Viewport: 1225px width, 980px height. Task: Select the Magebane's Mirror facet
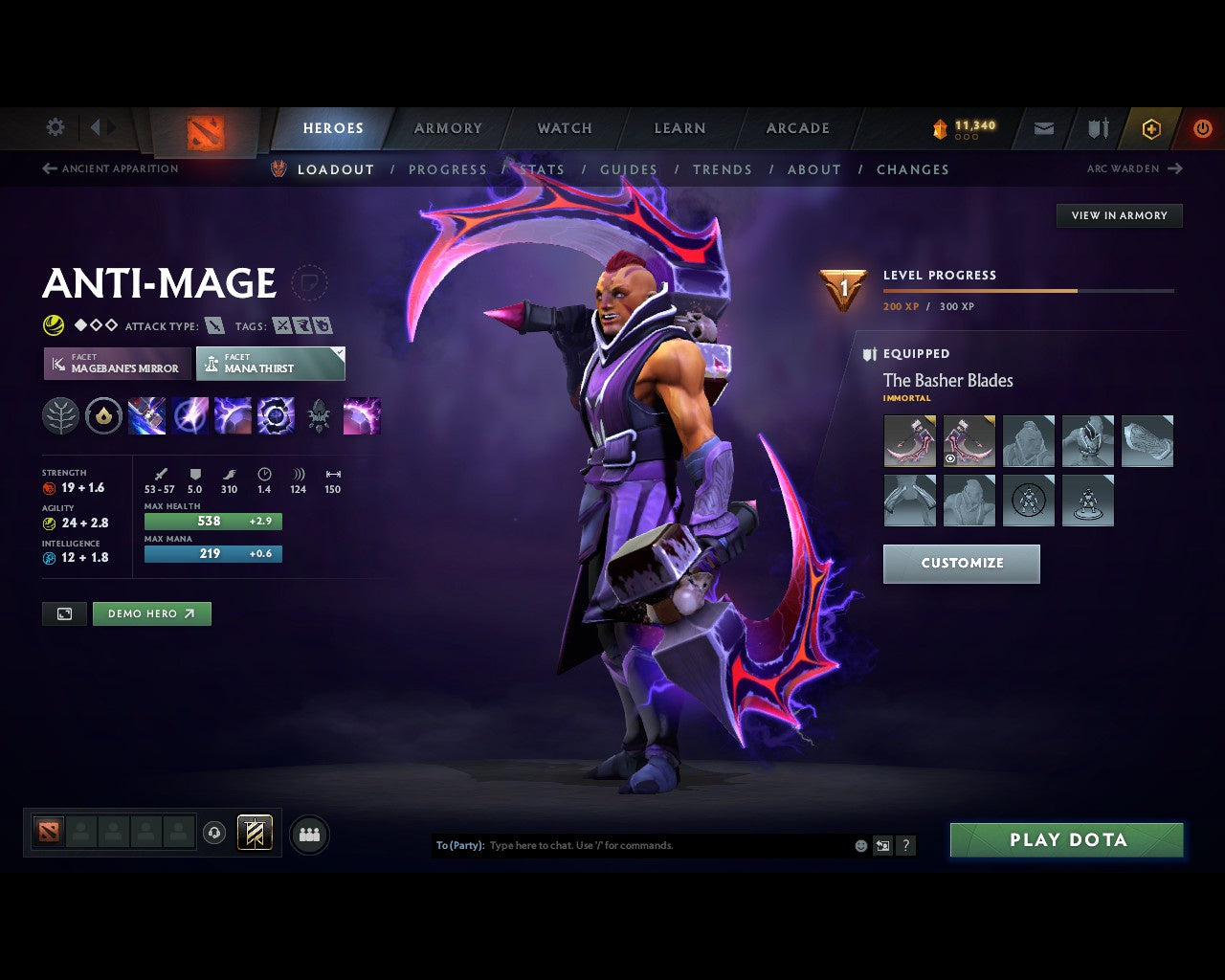[117, 364]
